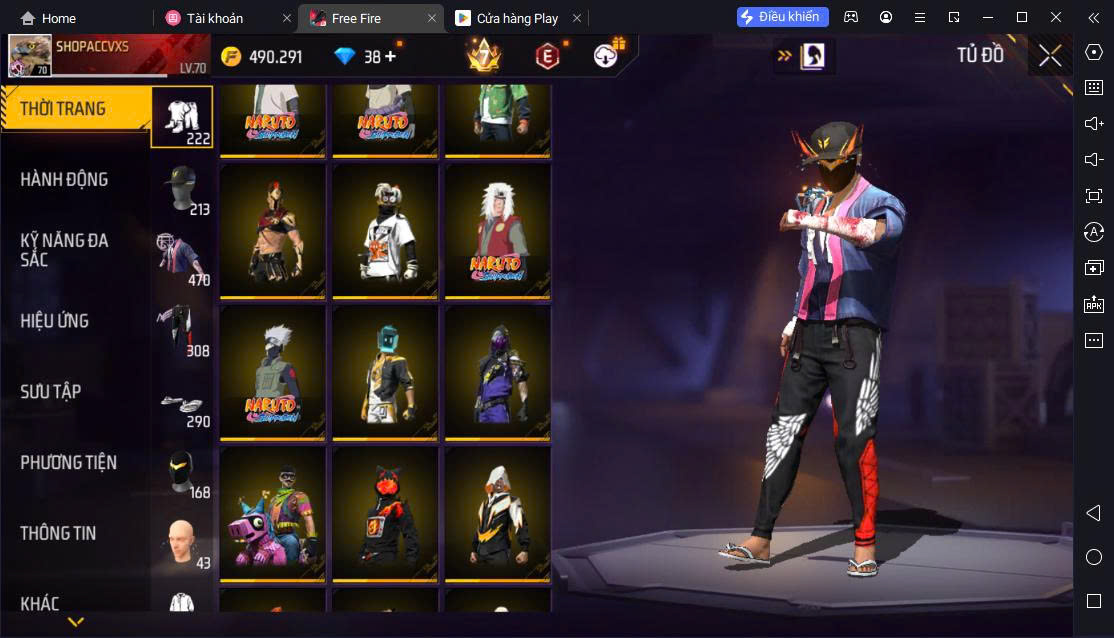Select the outfit with pink pig mount
The image size is (1114, 638).
pos(273,513)
